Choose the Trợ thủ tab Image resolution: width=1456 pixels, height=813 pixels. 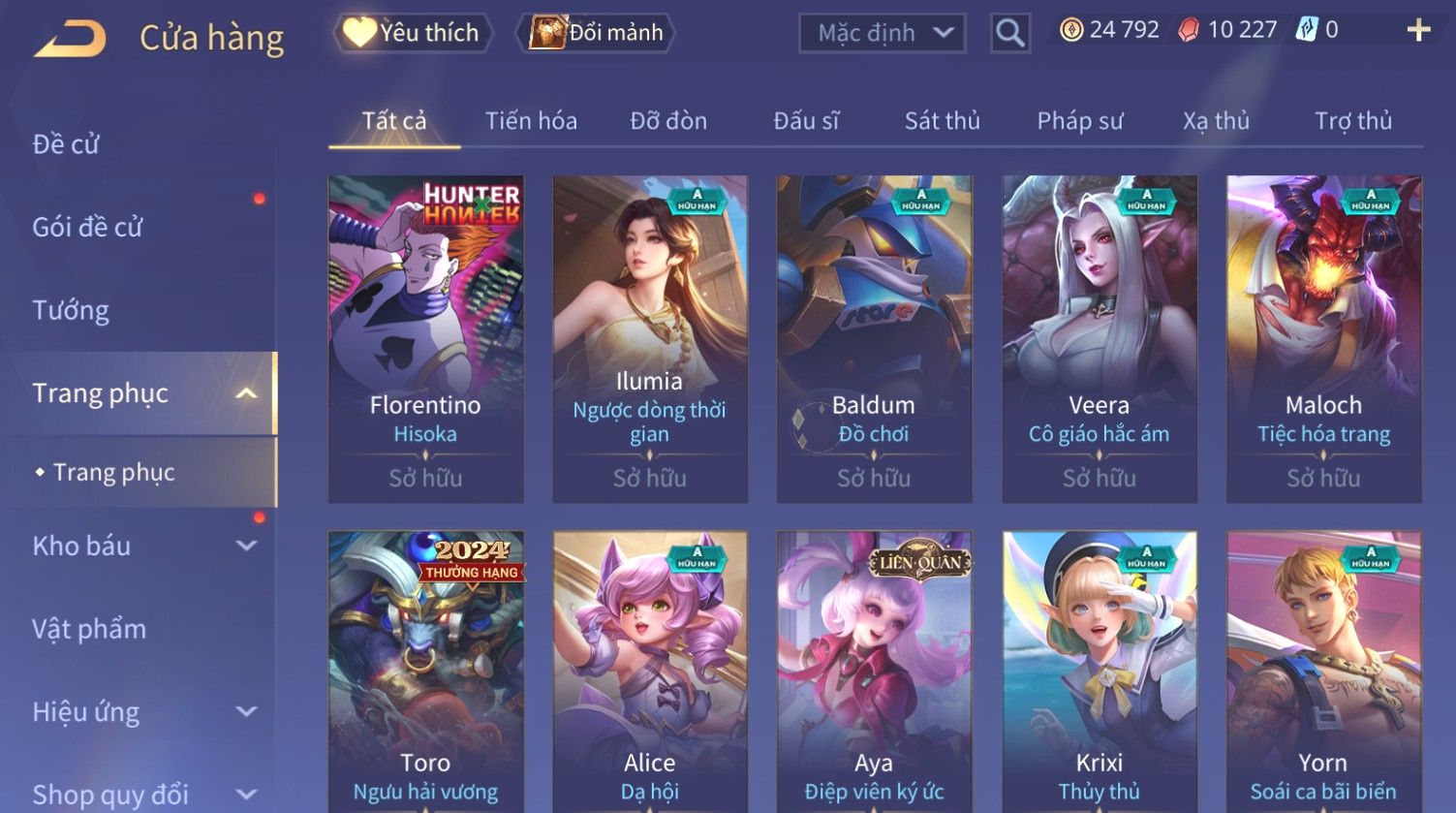[x=1352, y=121]
